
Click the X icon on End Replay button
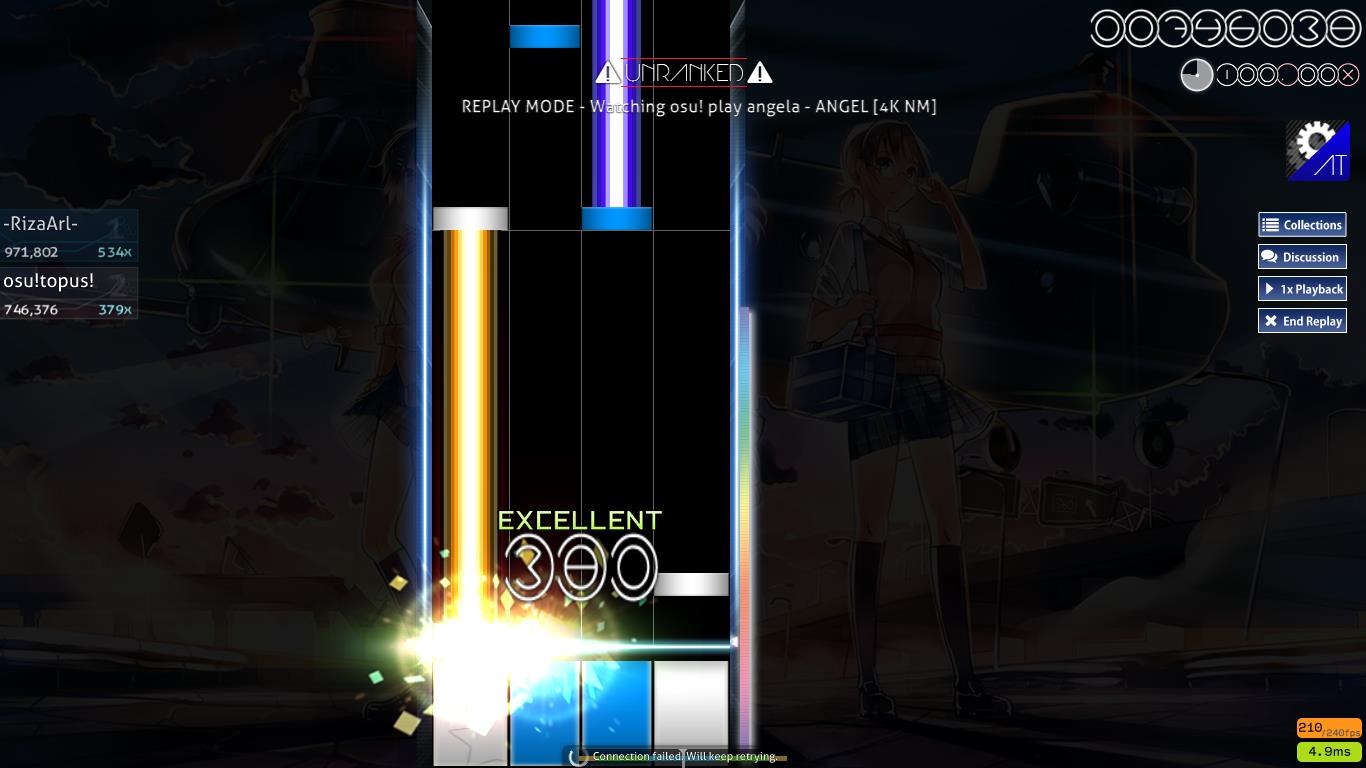click(x=1271, y=321)
